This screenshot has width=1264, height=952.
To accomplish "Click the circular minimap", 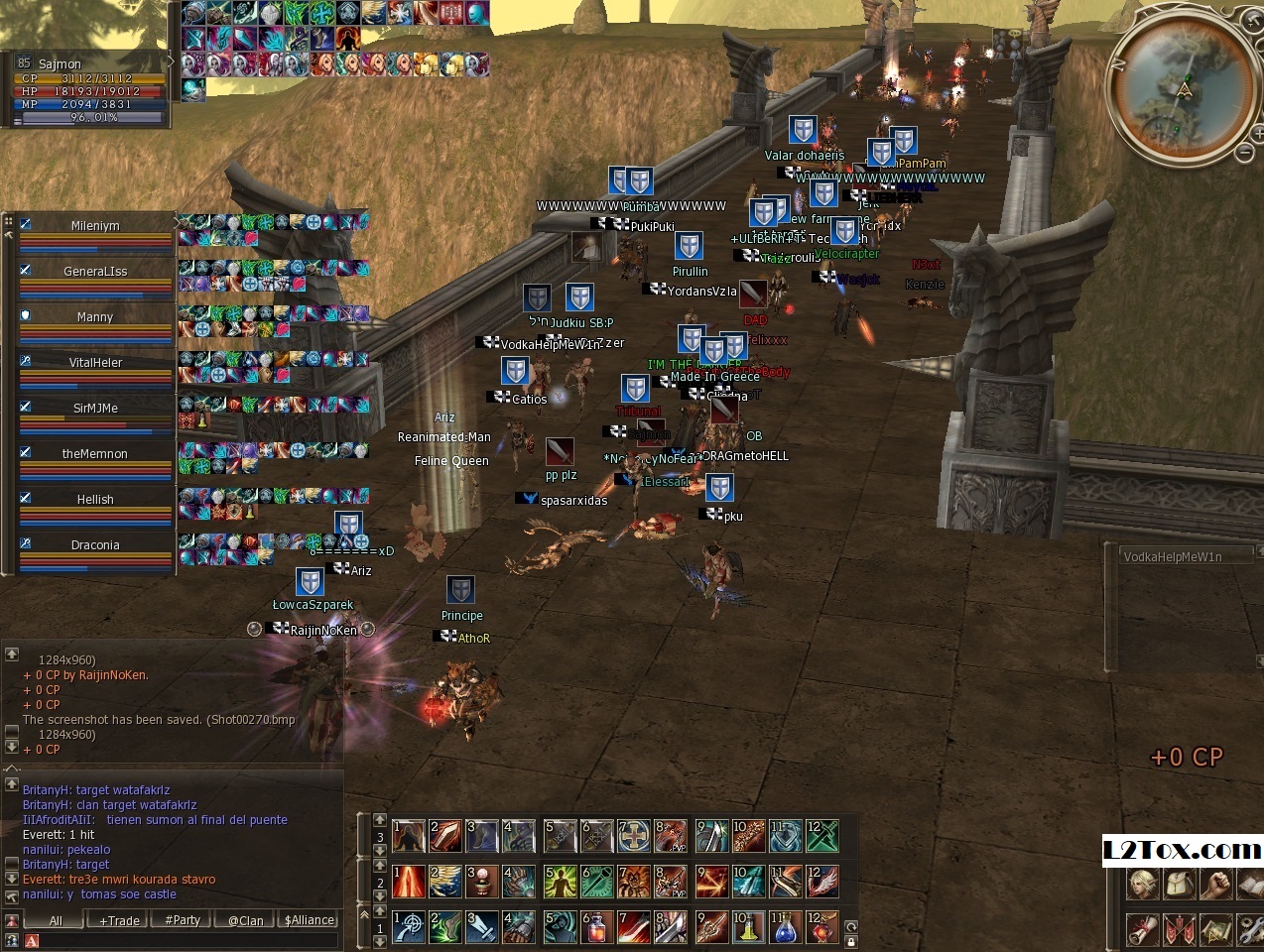I will (x=1183, y=89).
